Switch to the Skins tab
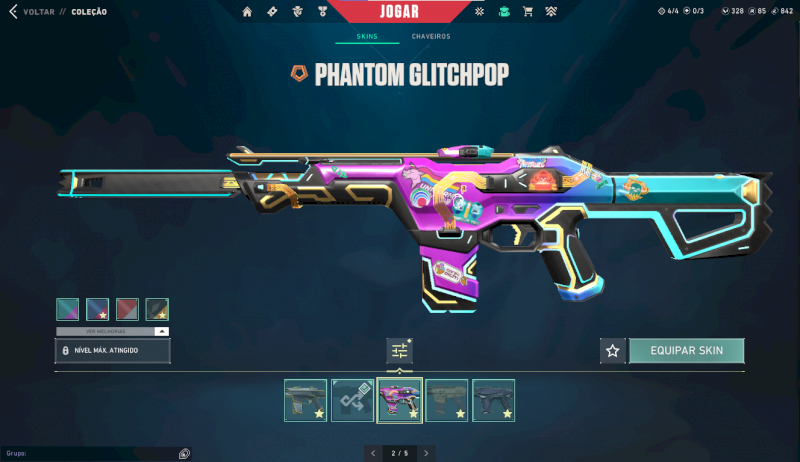Viewport: 800px width, 462px height. pos(367,37)
